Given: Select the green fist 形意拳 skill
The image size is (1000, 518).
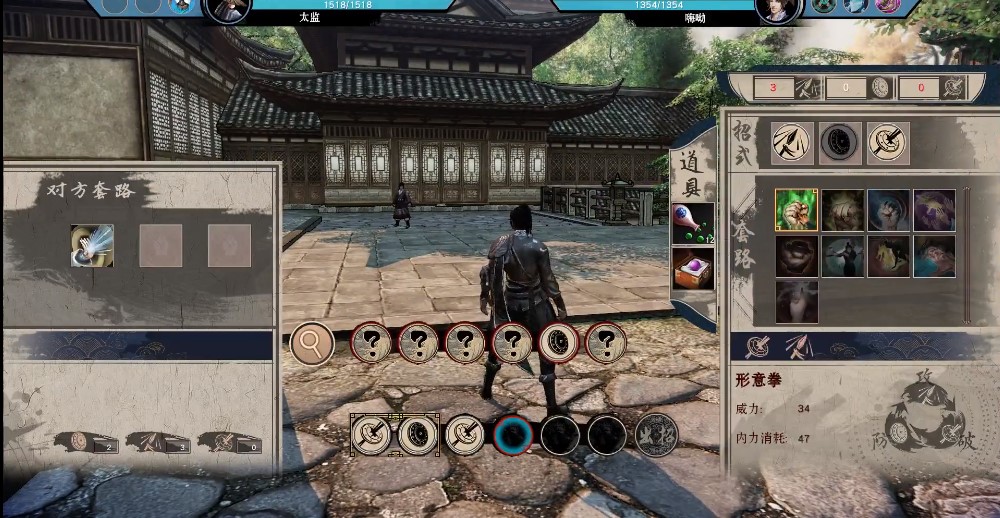Looking at the screenshot, I should pos(796,211).
